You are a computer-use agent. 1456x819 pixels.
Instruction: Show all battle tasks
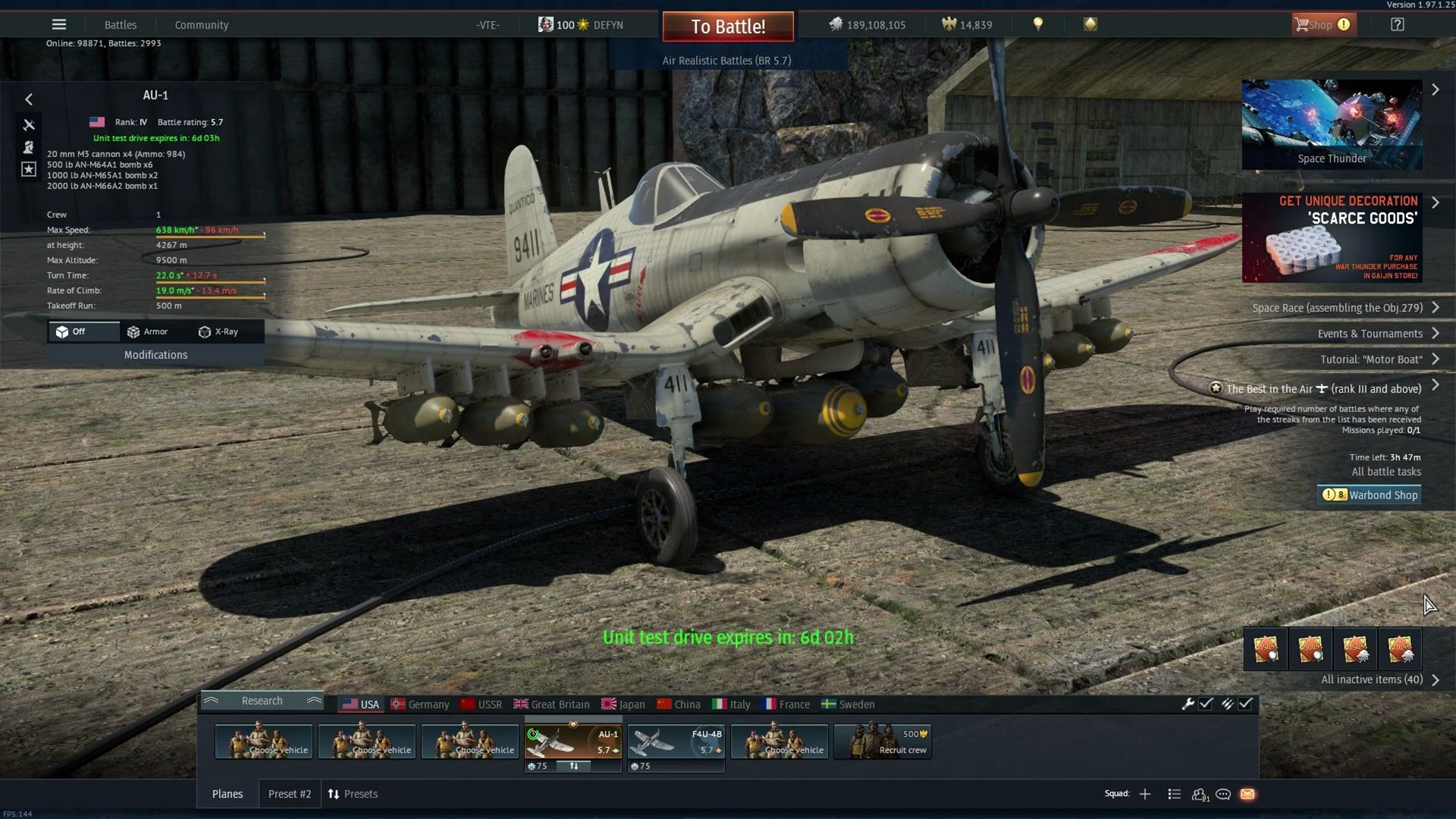1386,472
